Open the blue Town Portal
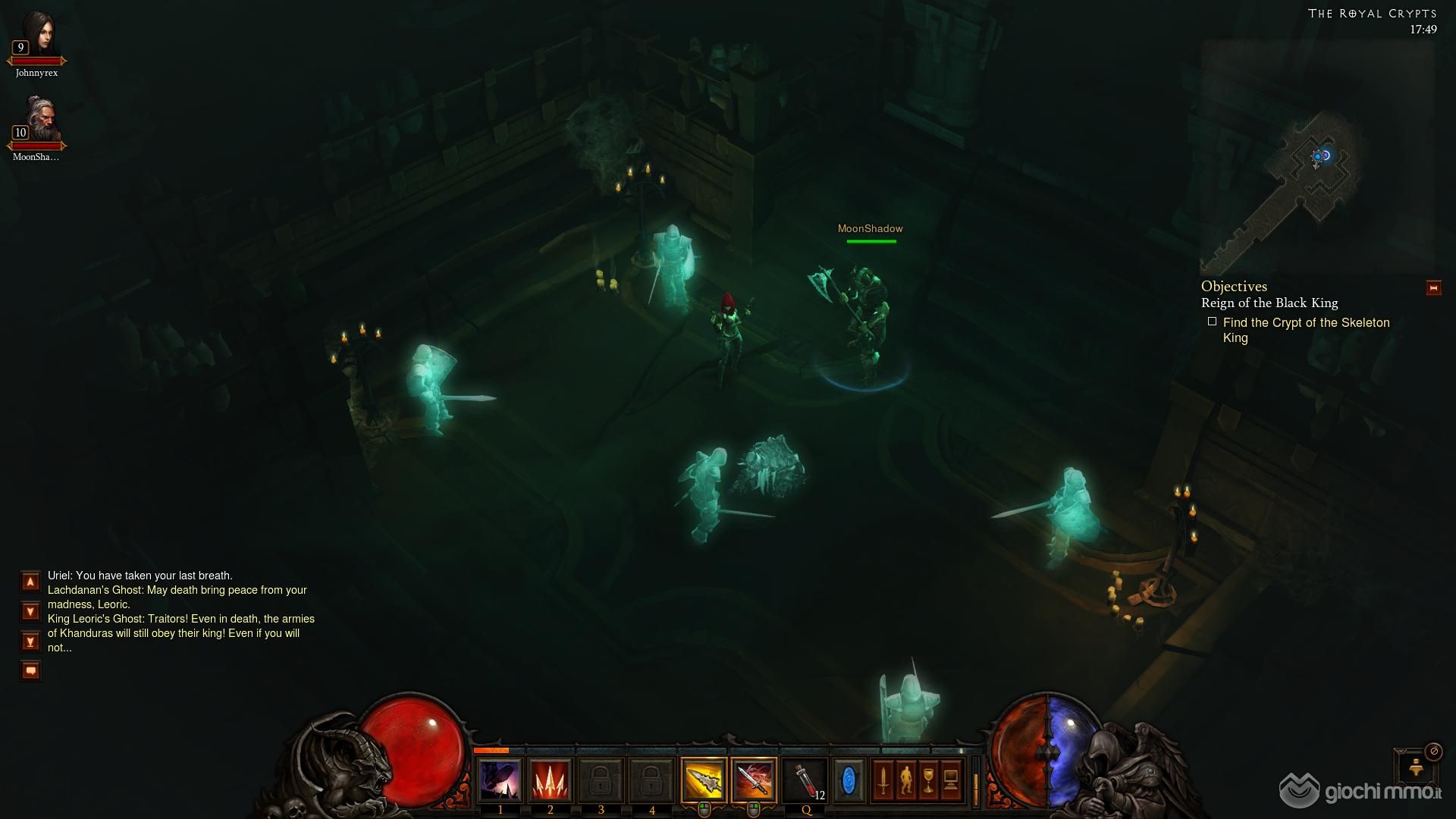The height and width of the screenshot is (819, 1456). click(x=849, y=780)
